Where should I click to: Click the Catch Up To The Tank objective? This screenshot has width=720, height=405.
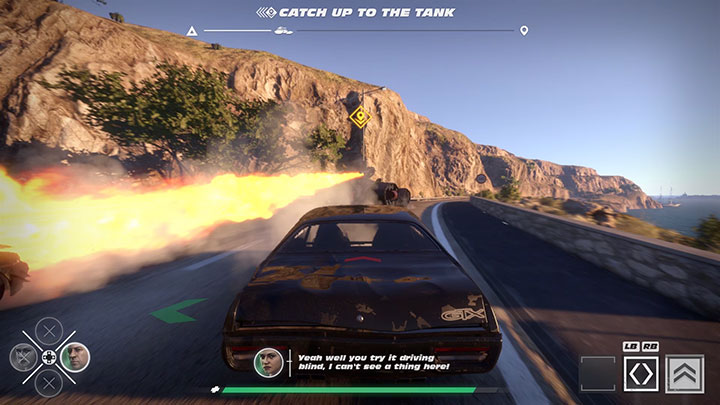[x=357, y=12]
